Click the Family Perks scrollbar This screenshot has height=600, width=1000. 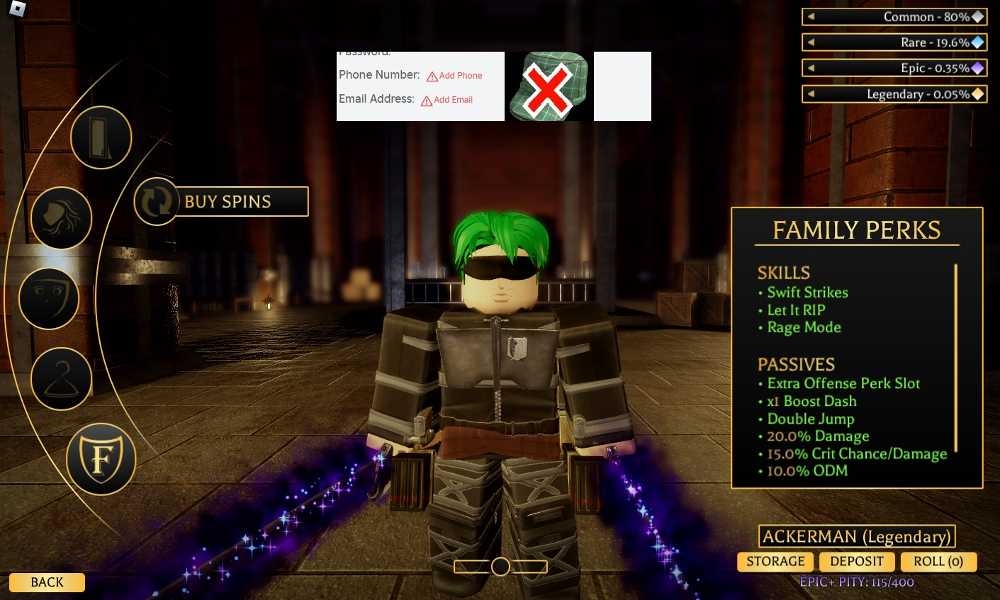pos(957,357)
